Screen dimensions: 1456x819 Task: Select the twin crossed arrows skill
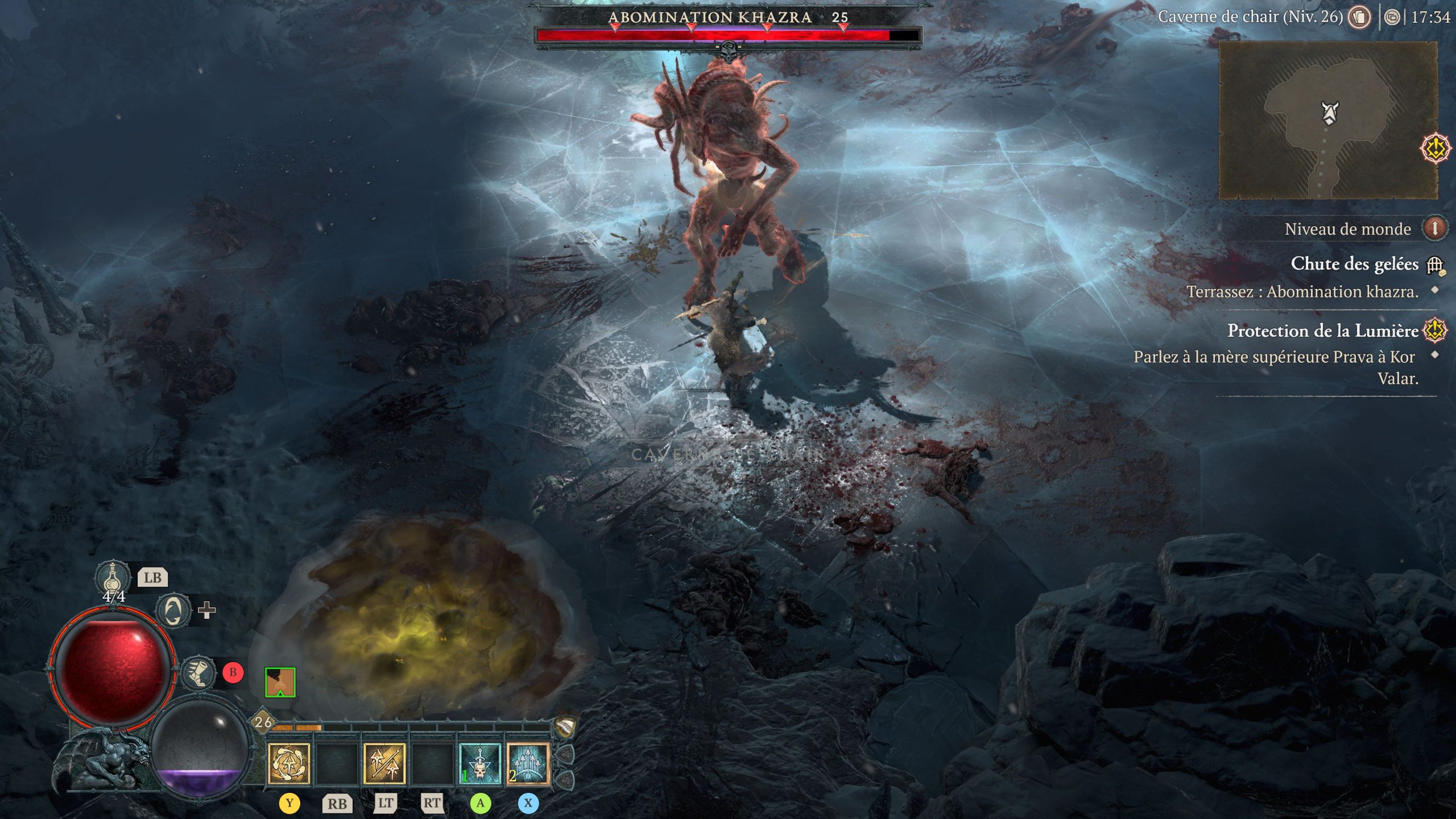coord(384,764)
